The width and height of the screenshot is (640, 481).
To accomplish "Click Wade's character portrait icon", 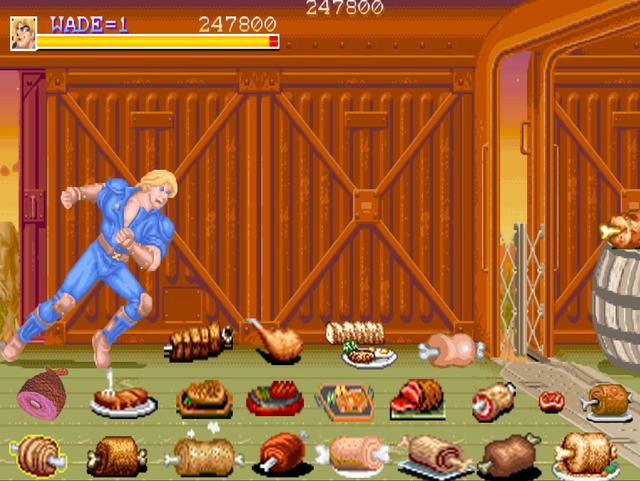I will click(23, 33).
